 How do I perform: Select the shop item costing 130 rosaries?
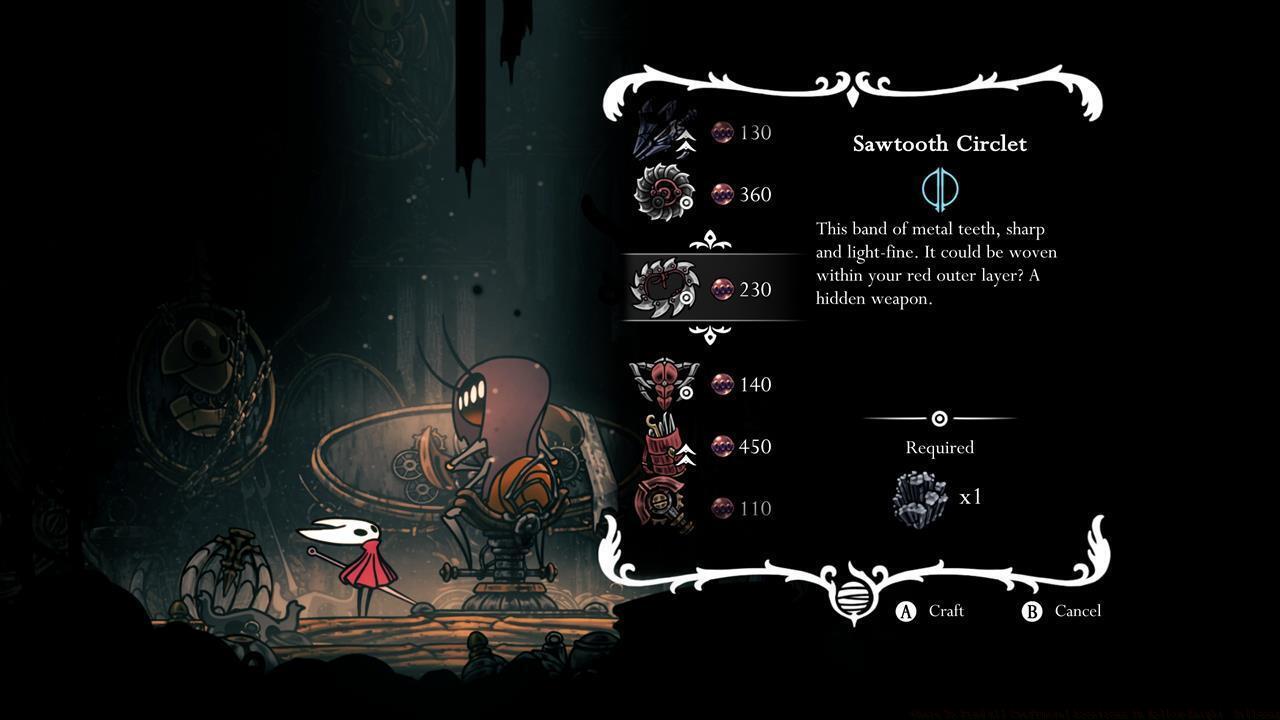703,132
